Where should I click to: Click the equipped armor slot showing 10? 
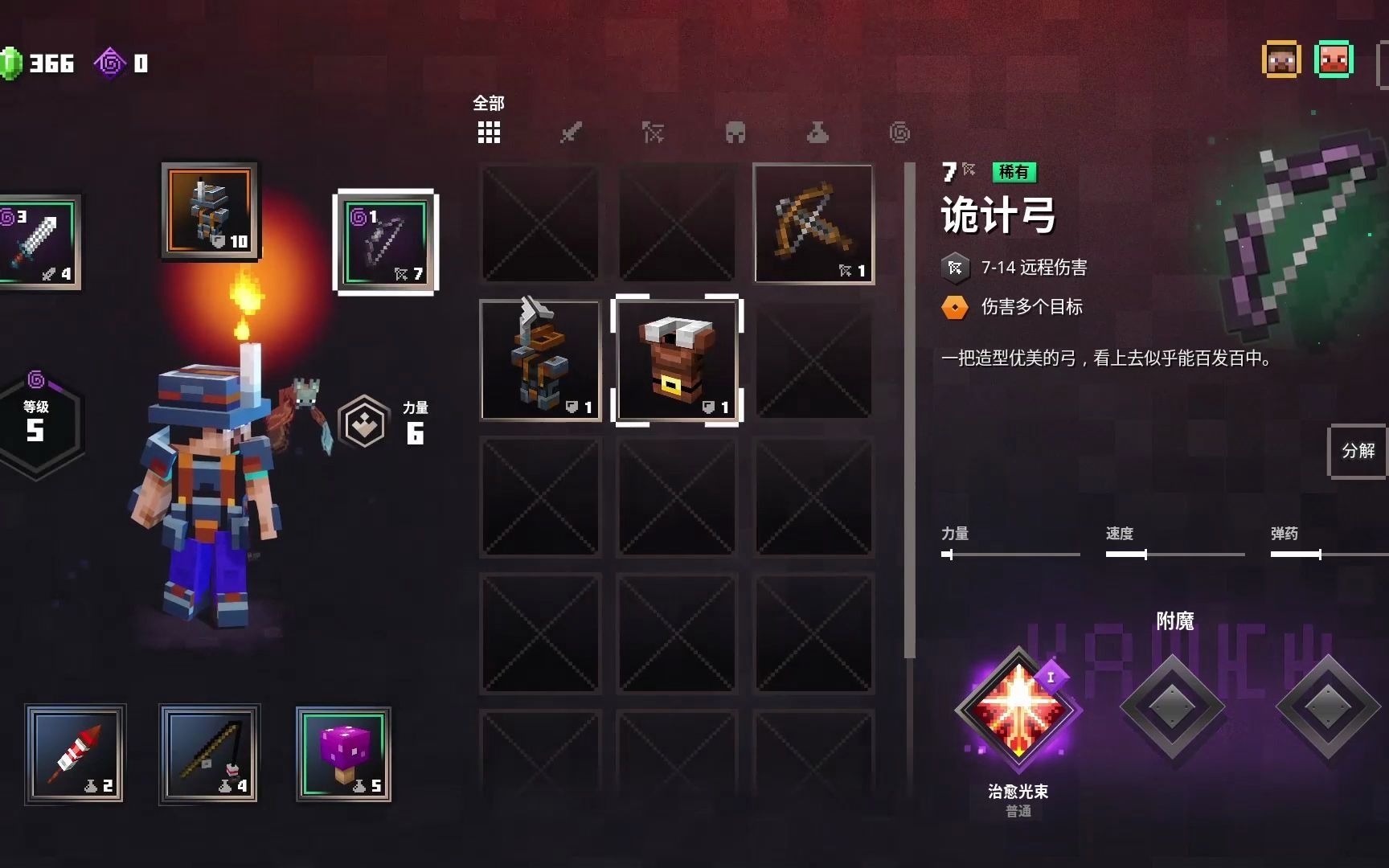pyautogui.click(x=210, y=211)
